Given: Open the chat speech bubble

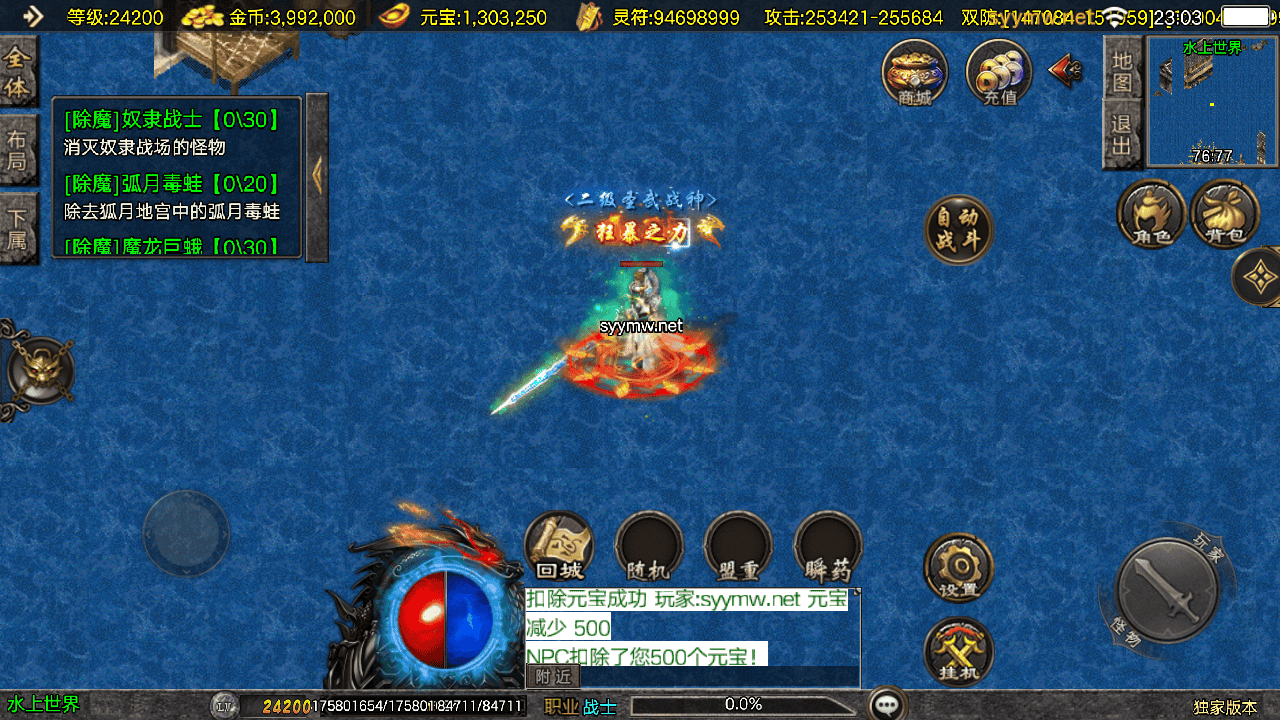Looking at the screenshot, I should click(887, 705).
